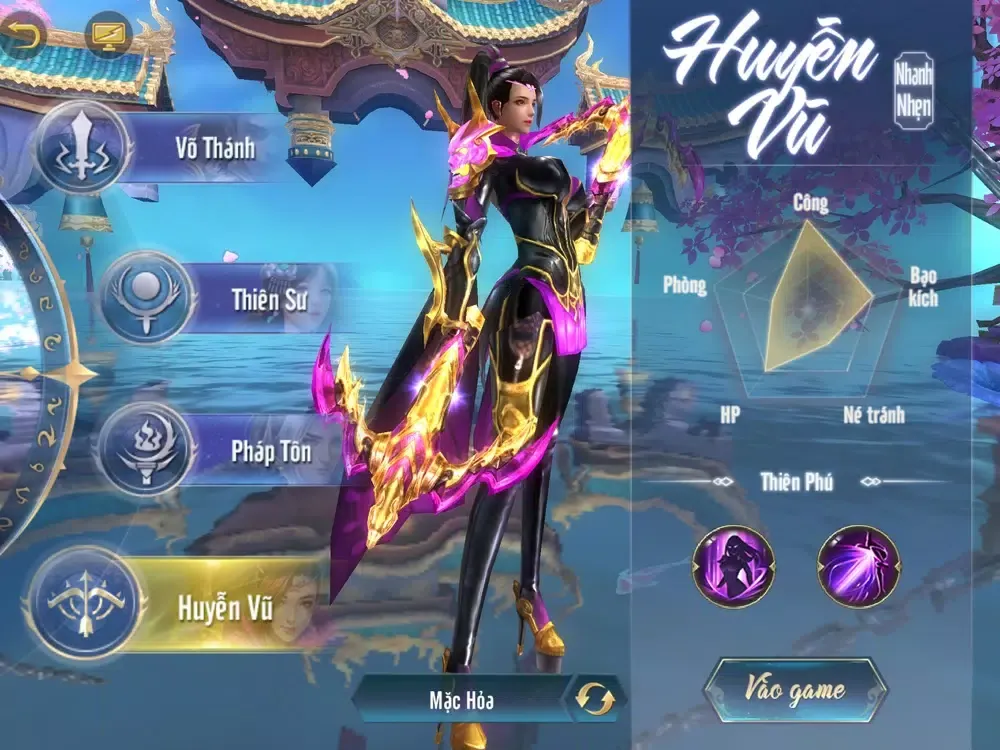View the purple arrow slash talent icon
Screen dimensions: 1000x750
coord(858,567)
